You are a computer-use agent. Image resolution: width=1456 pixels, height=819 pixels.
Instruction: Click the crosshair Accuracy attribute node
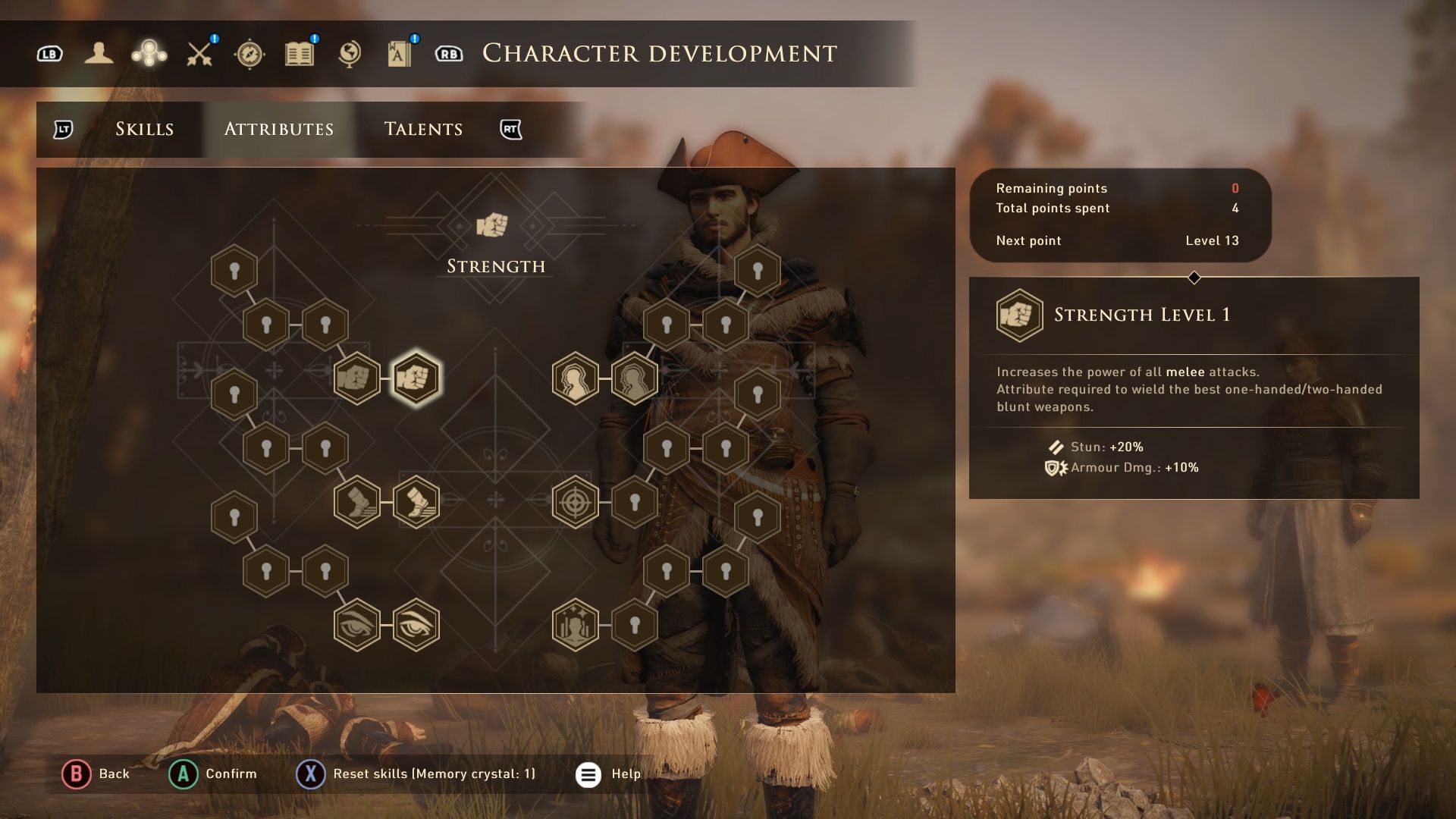coord(576,500)
